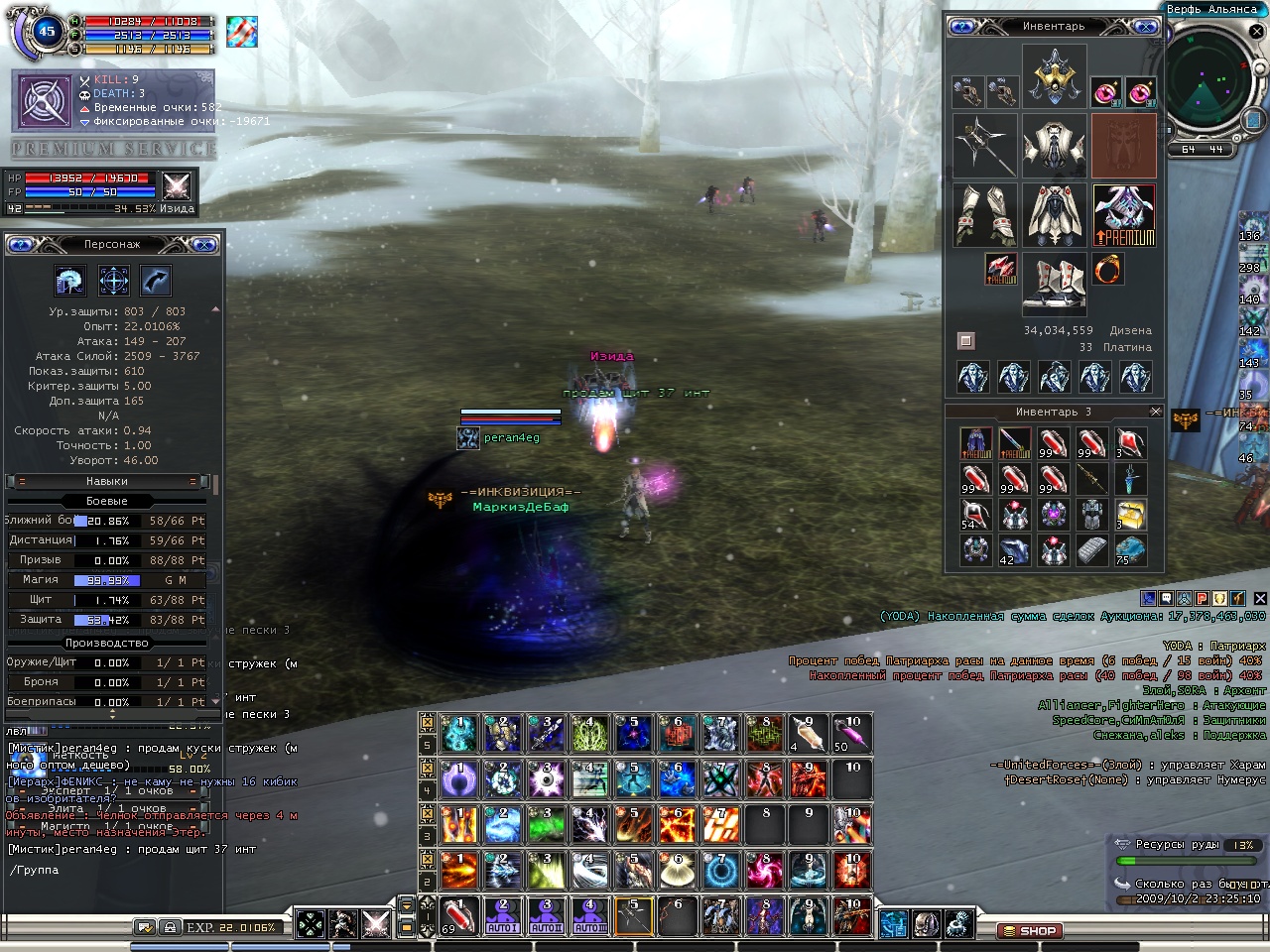Click the orange ring equipment slot

click(x=1108, y=269)
